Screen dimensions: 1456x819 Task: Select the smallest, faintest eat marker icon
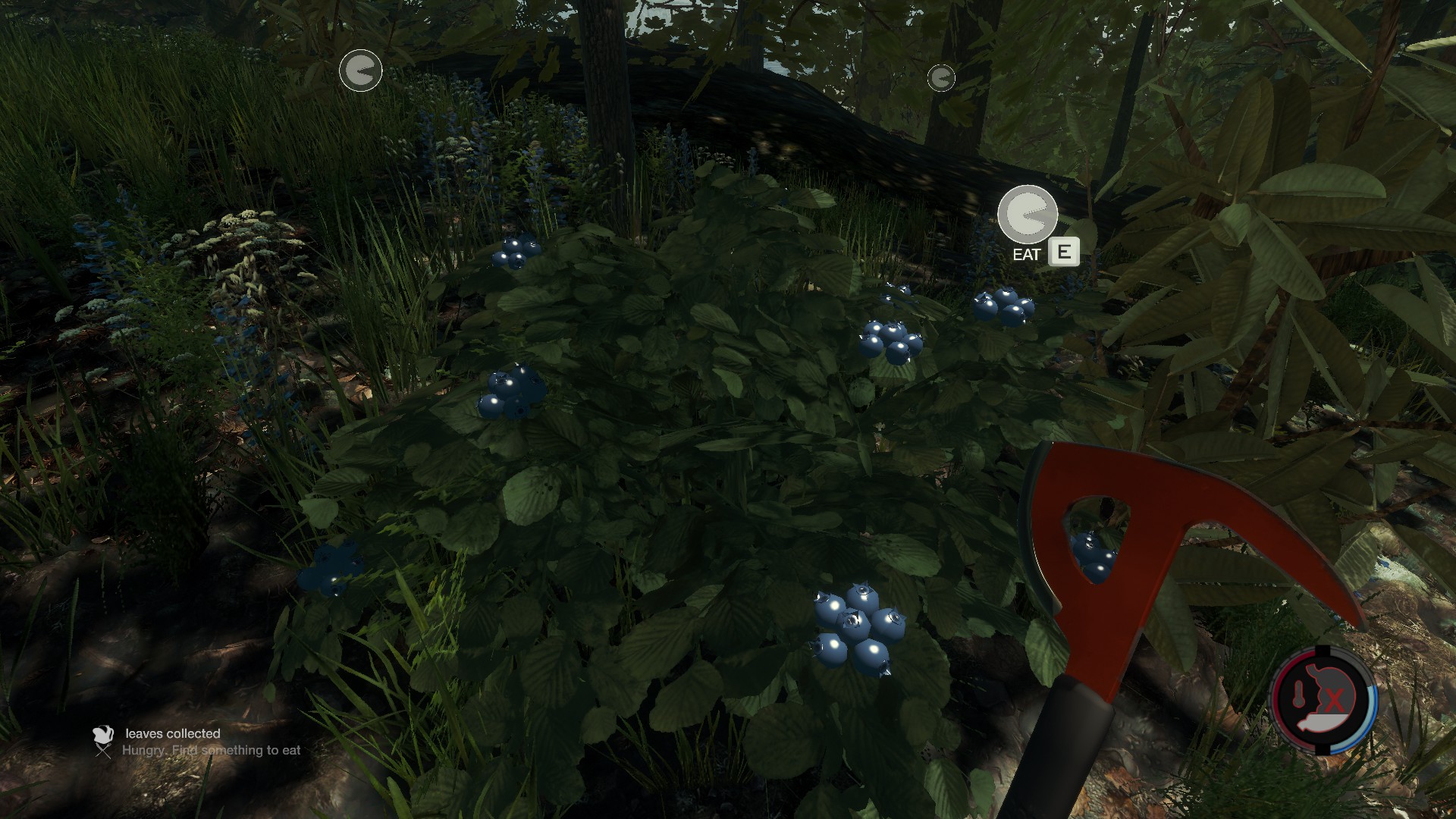point(941,77)
